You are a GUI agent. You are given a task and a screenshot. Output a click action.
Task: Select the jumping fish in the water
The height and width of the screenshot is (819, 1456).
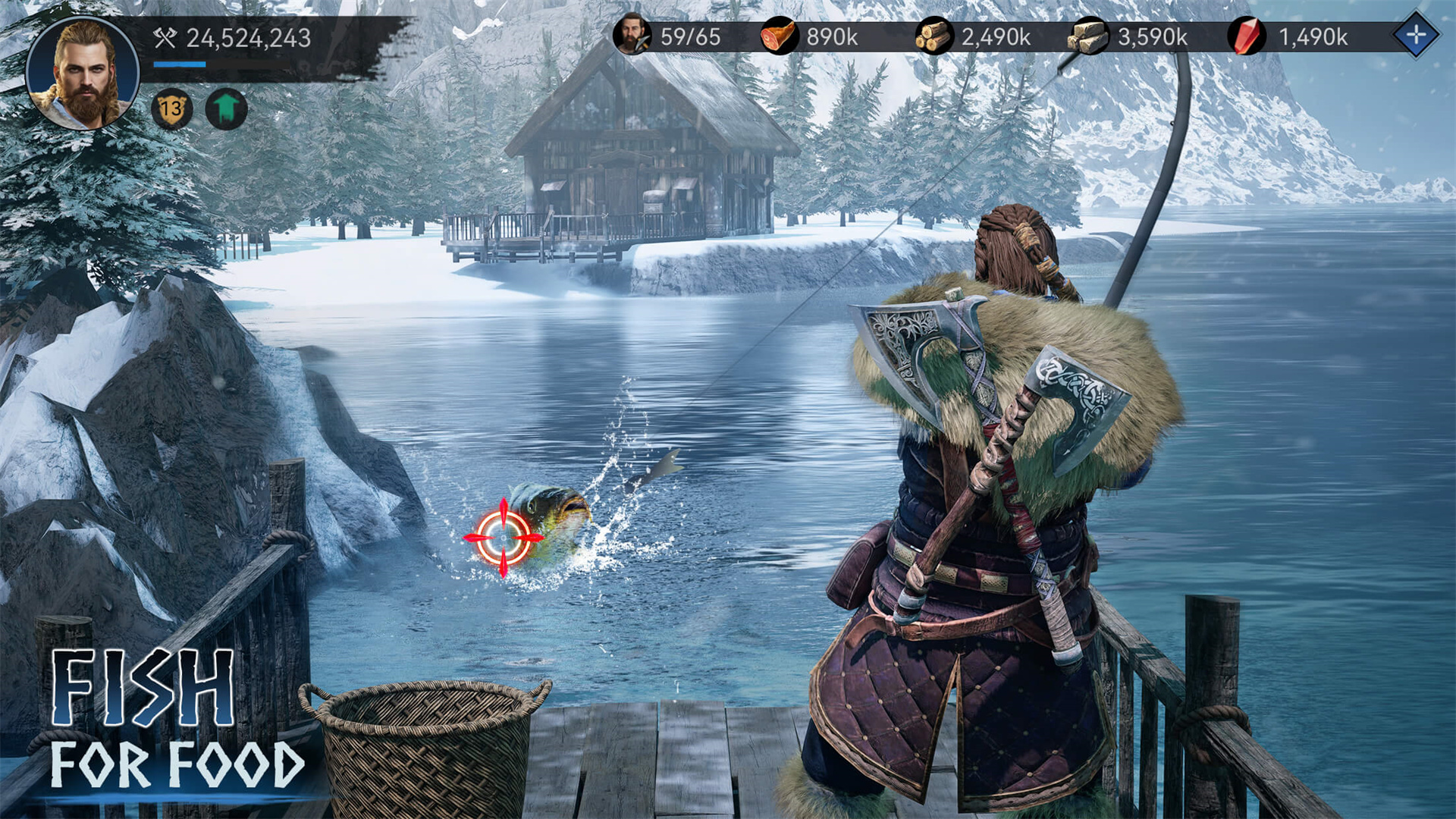tap(546, 516)
